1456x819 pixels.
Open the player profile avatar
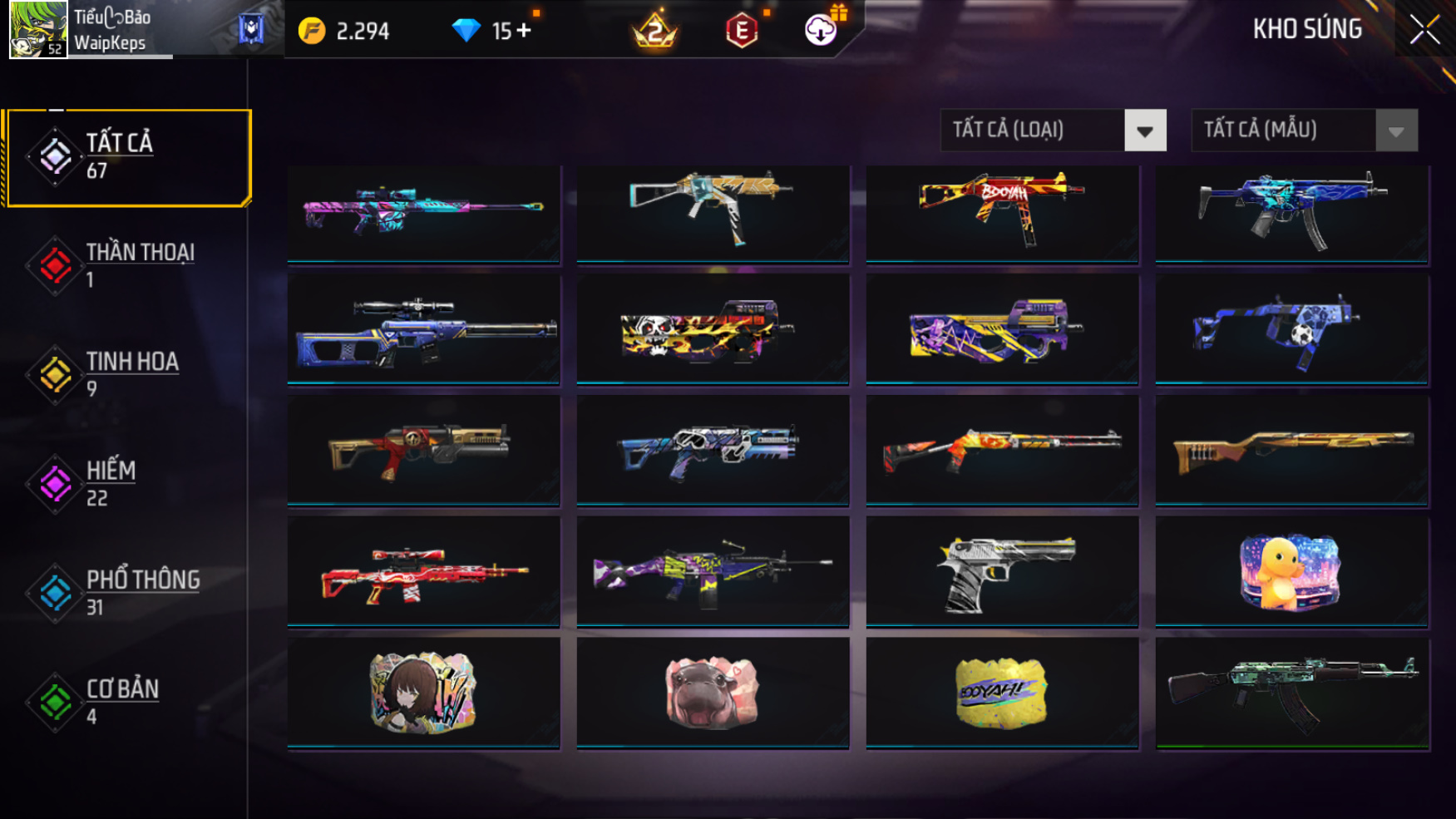pyautogui.click(x=38, y=30)
